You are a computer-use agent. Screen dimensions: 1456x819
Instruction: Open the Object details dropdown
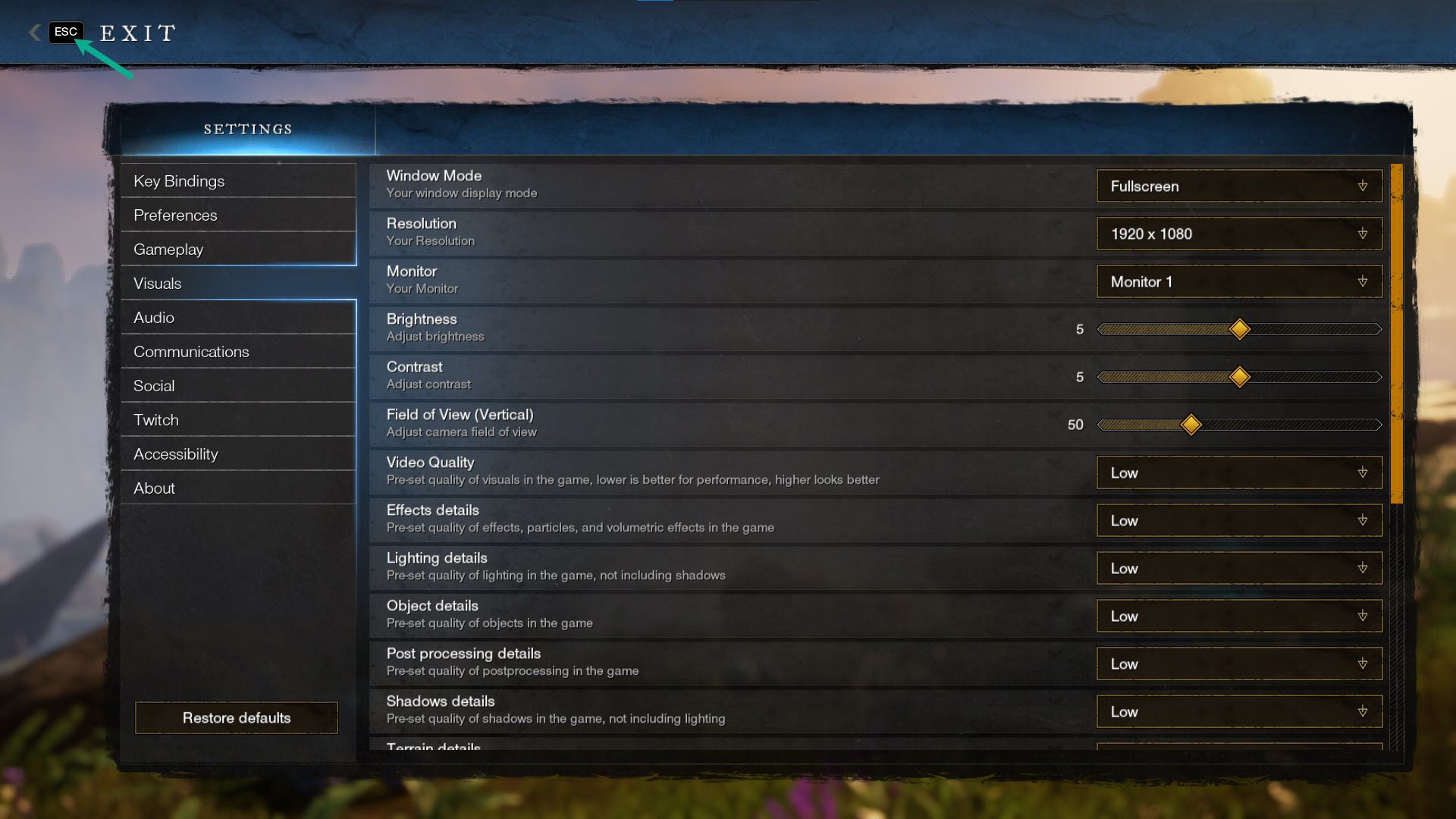(x=1238, y=616)
